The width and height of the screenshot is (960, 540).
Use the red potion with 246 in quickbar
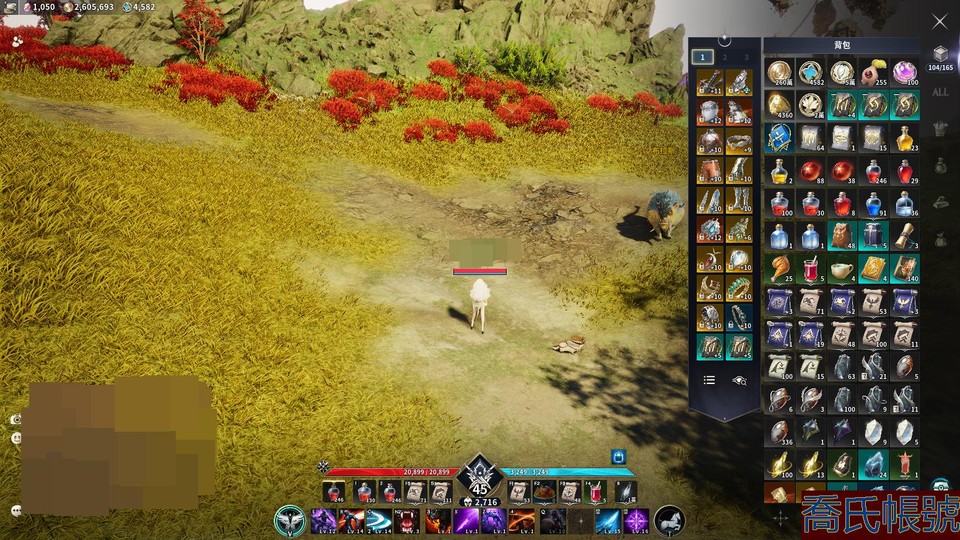click(333, 491)
